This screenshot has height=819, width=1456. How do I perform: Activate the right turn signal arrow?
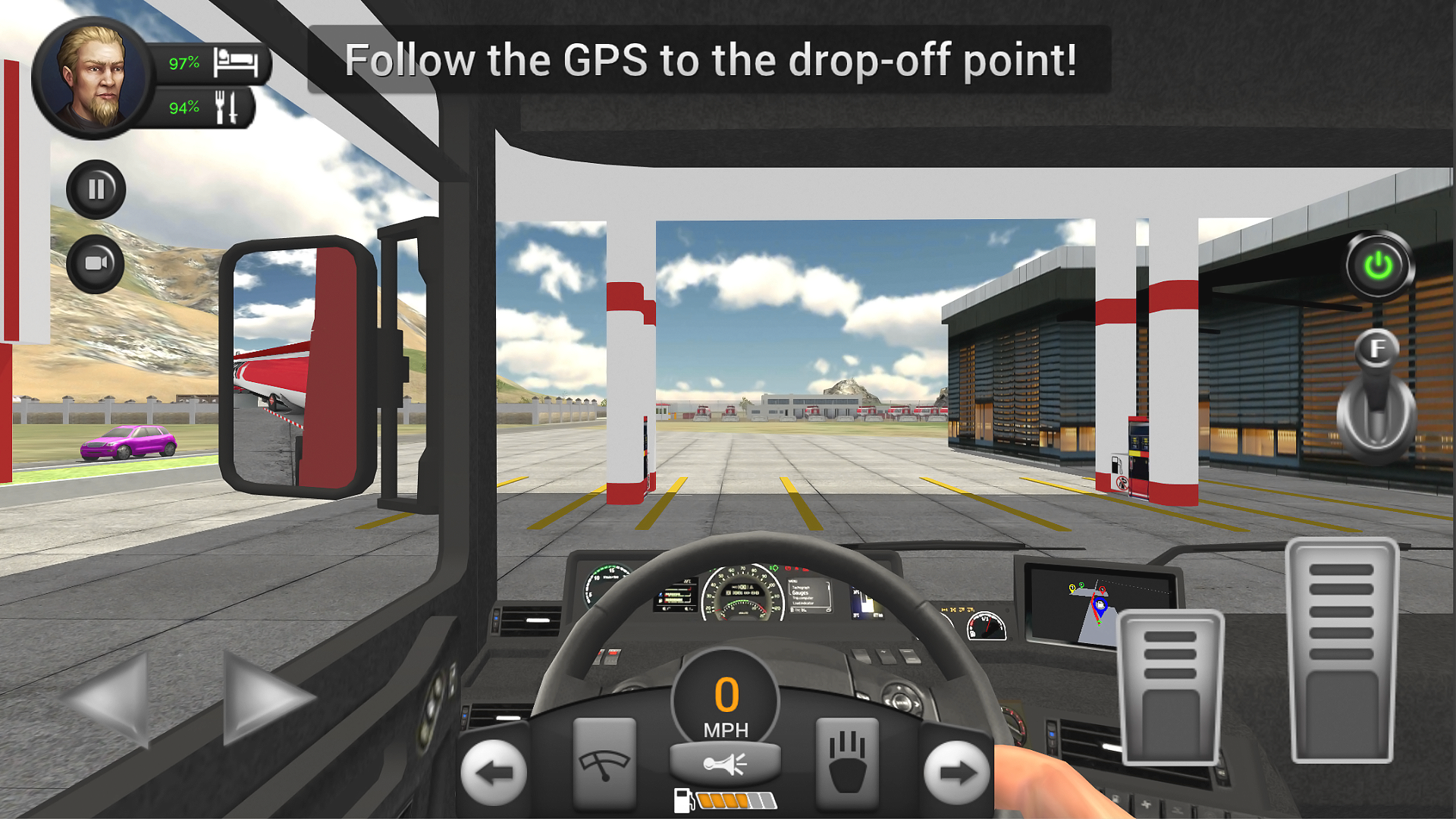[x=955, y=772]
